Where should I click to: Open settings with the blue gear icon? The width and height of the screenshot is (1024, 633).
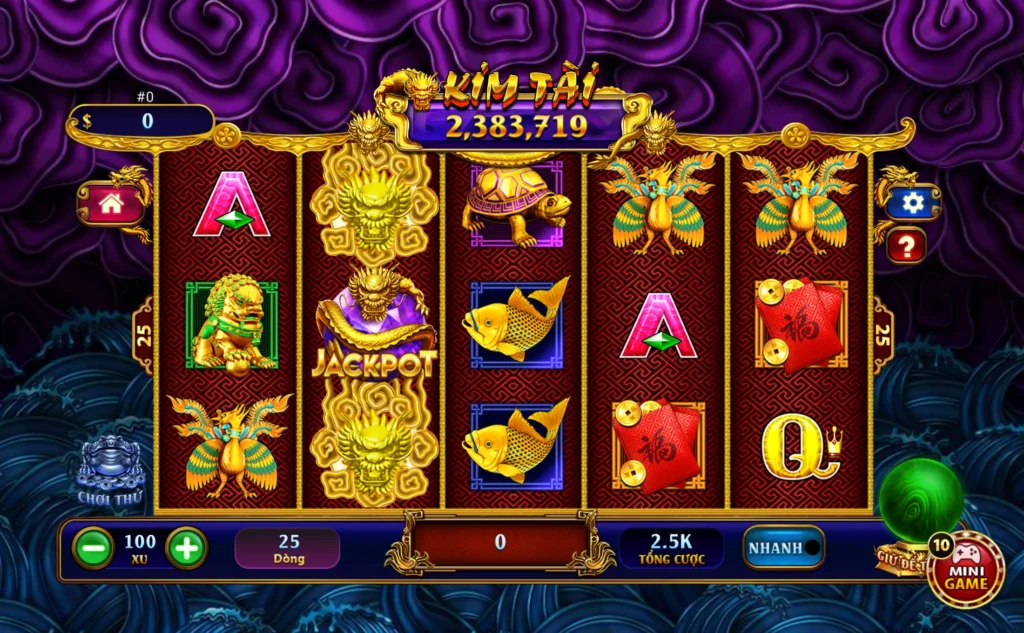pyautogui.click(x=912, y=203)
